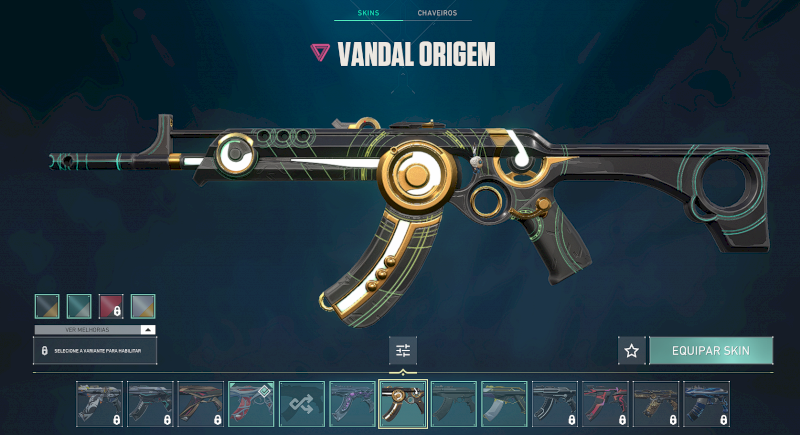Equip the skin with Equipar Skin button
Image resolution: width=800 pixels, height=435 pixels.
click(711, 351)
